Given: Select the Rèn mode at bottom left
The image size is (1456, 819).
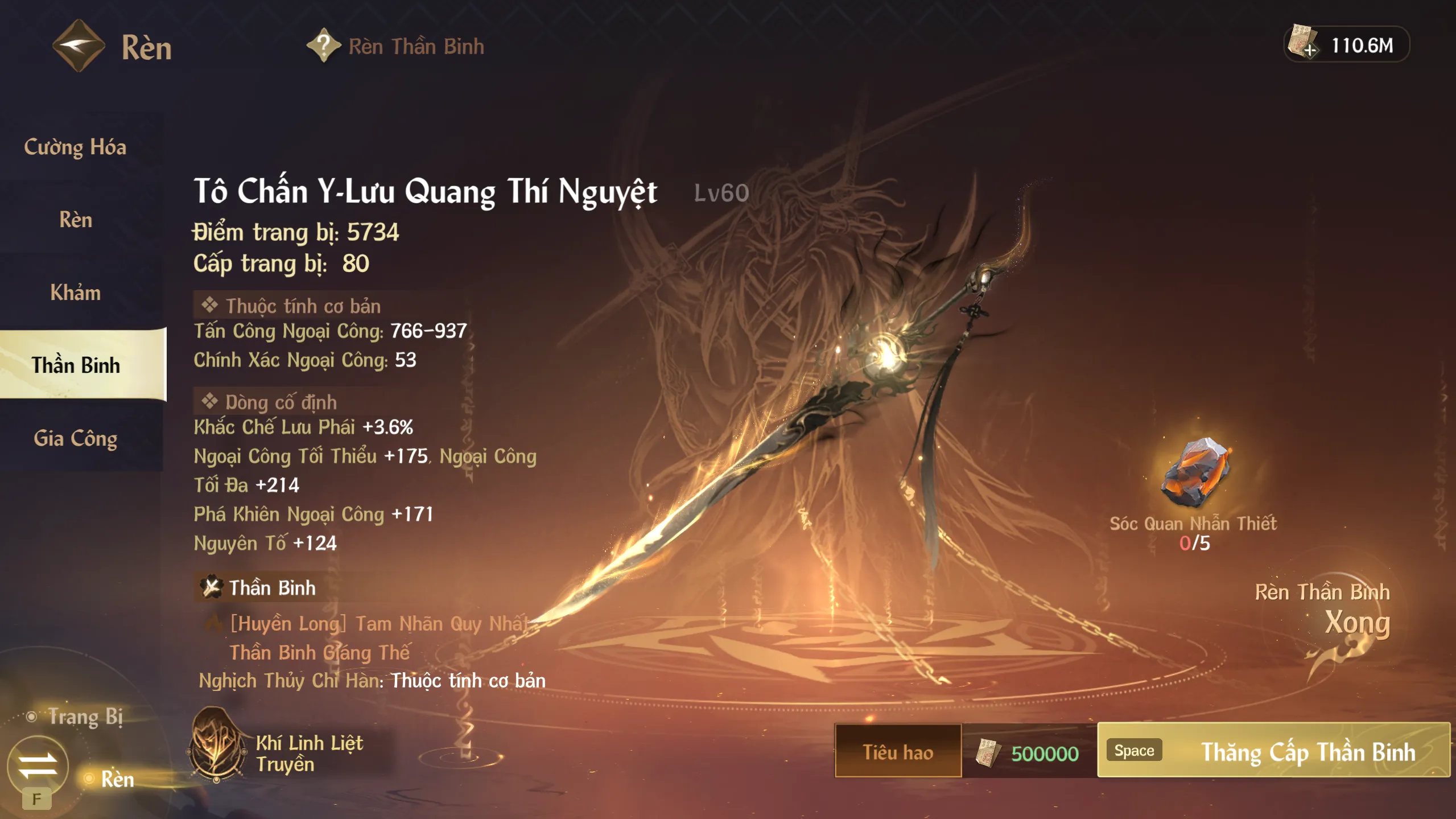Looking at the screenshot, I should 117,779.
